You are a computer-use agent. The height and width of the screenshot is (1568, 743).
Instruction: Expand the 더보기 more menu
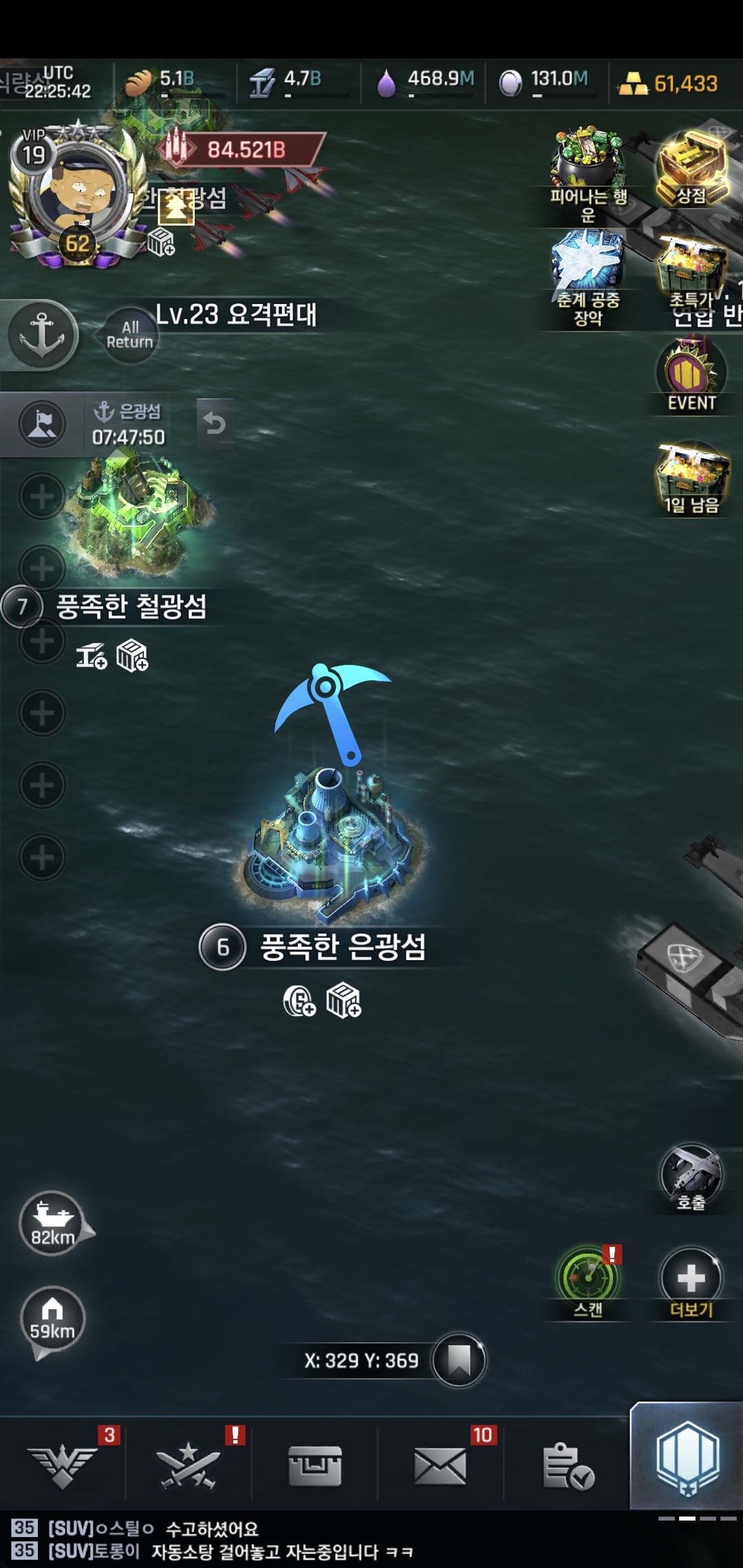pos(691,1281)
